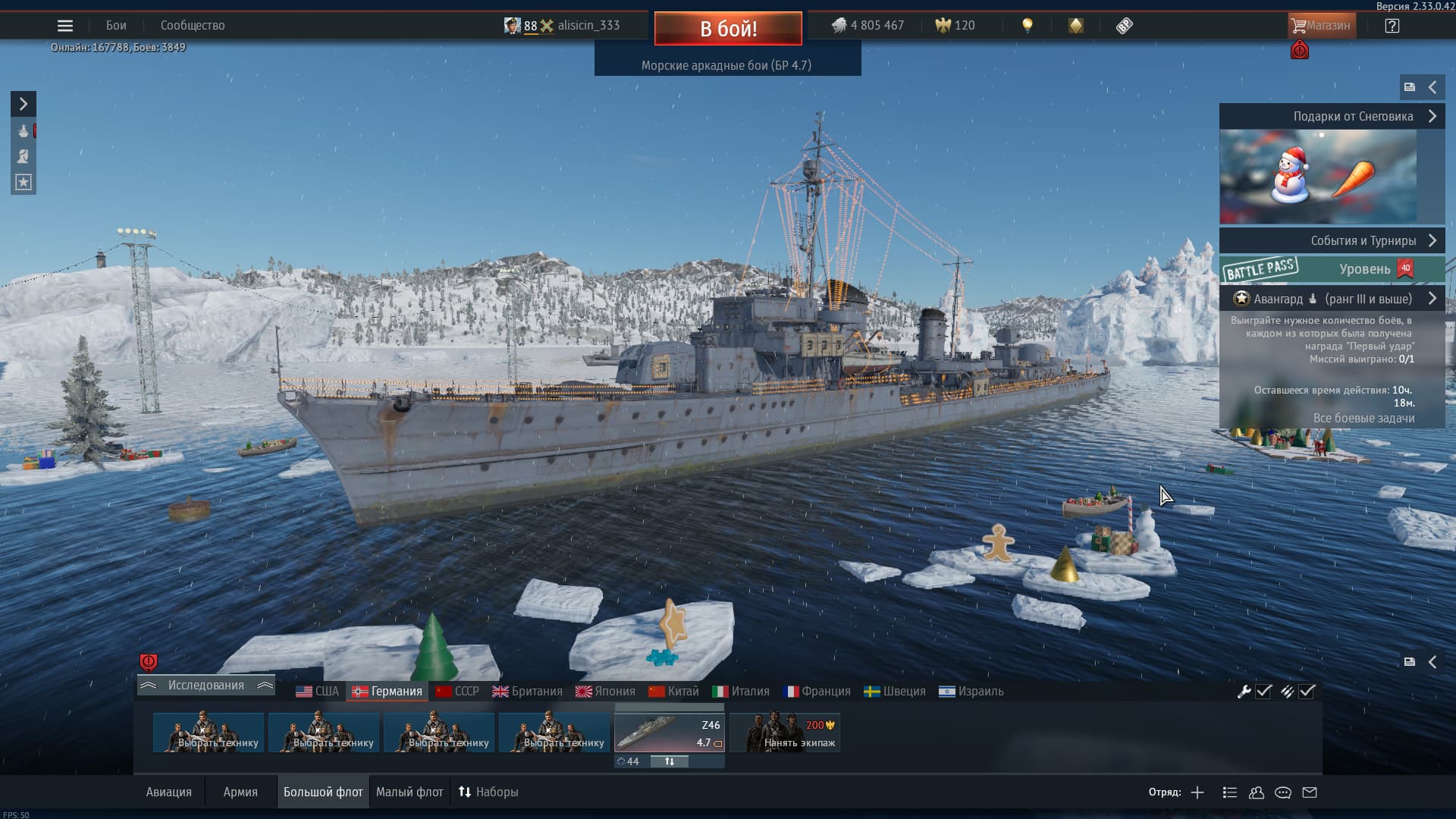Start battle with the В бой! button
Screen dimensions: 1456x819
tap(728, 29)
